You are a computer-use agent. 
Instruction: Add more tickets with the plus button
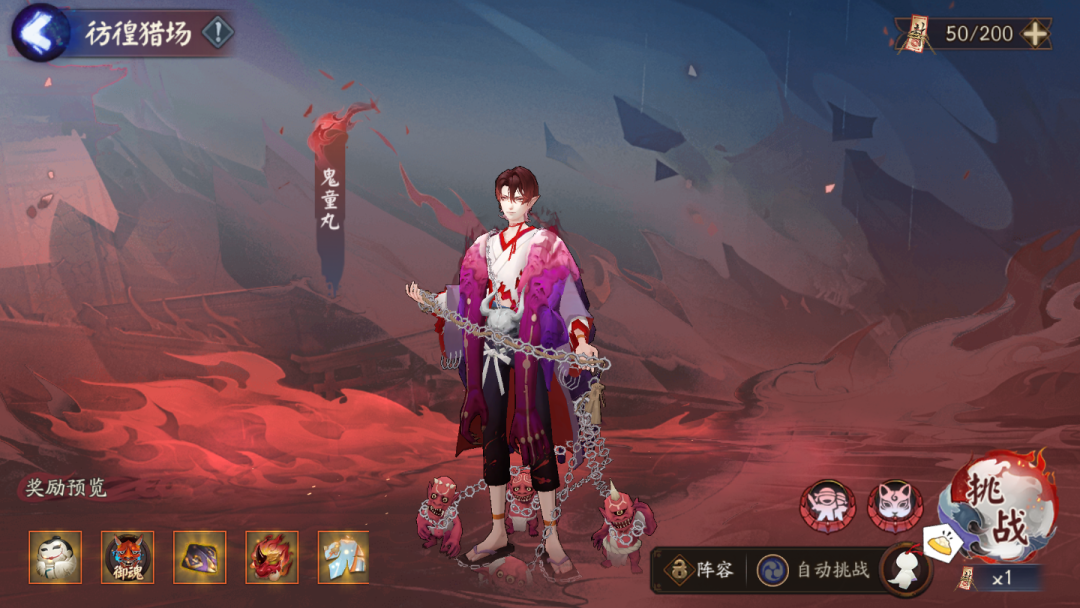click(x=1035, y=34)
